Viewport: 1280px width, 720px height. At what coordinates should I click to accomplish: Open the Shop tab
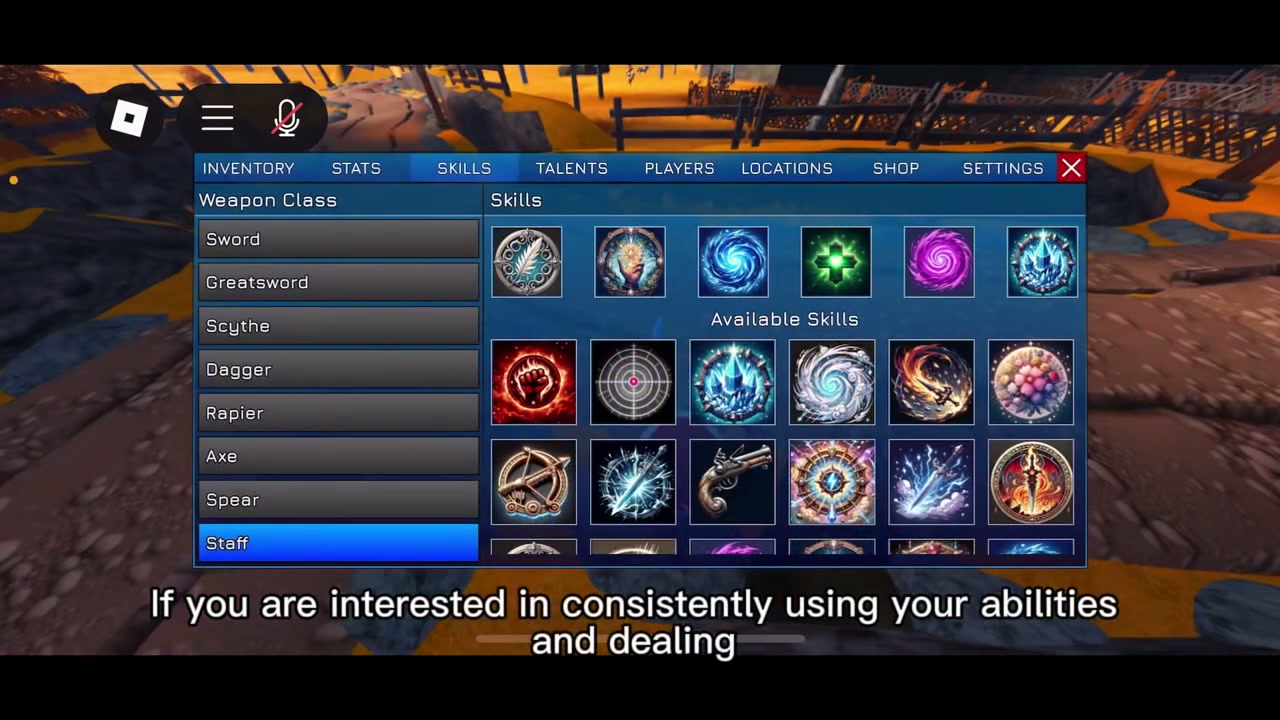pyautogui.click(x=896, y=168)
